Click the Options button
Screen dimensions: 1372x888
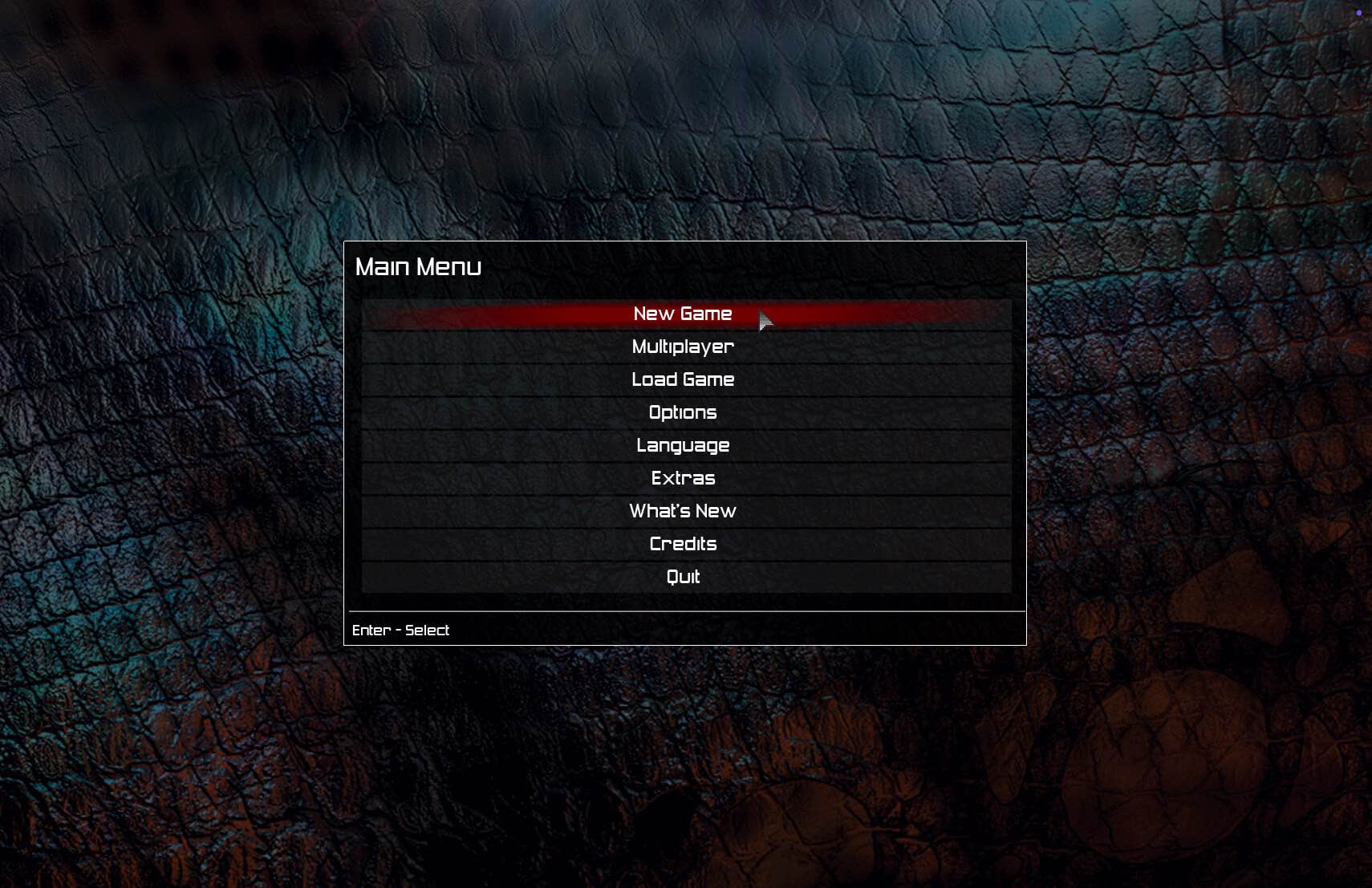tap(683, 412)
